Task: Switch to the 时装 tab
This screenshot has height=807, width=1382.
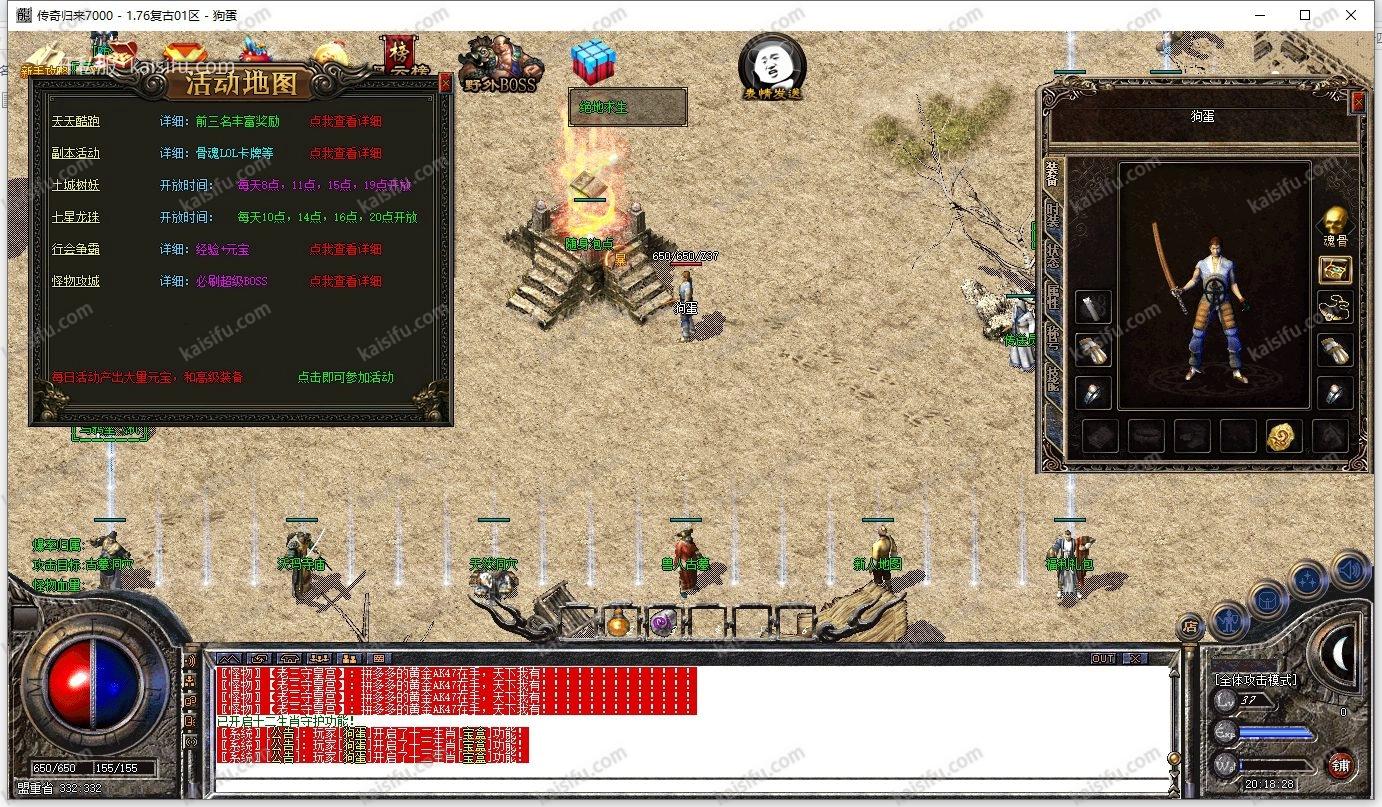Action: 1052,214
